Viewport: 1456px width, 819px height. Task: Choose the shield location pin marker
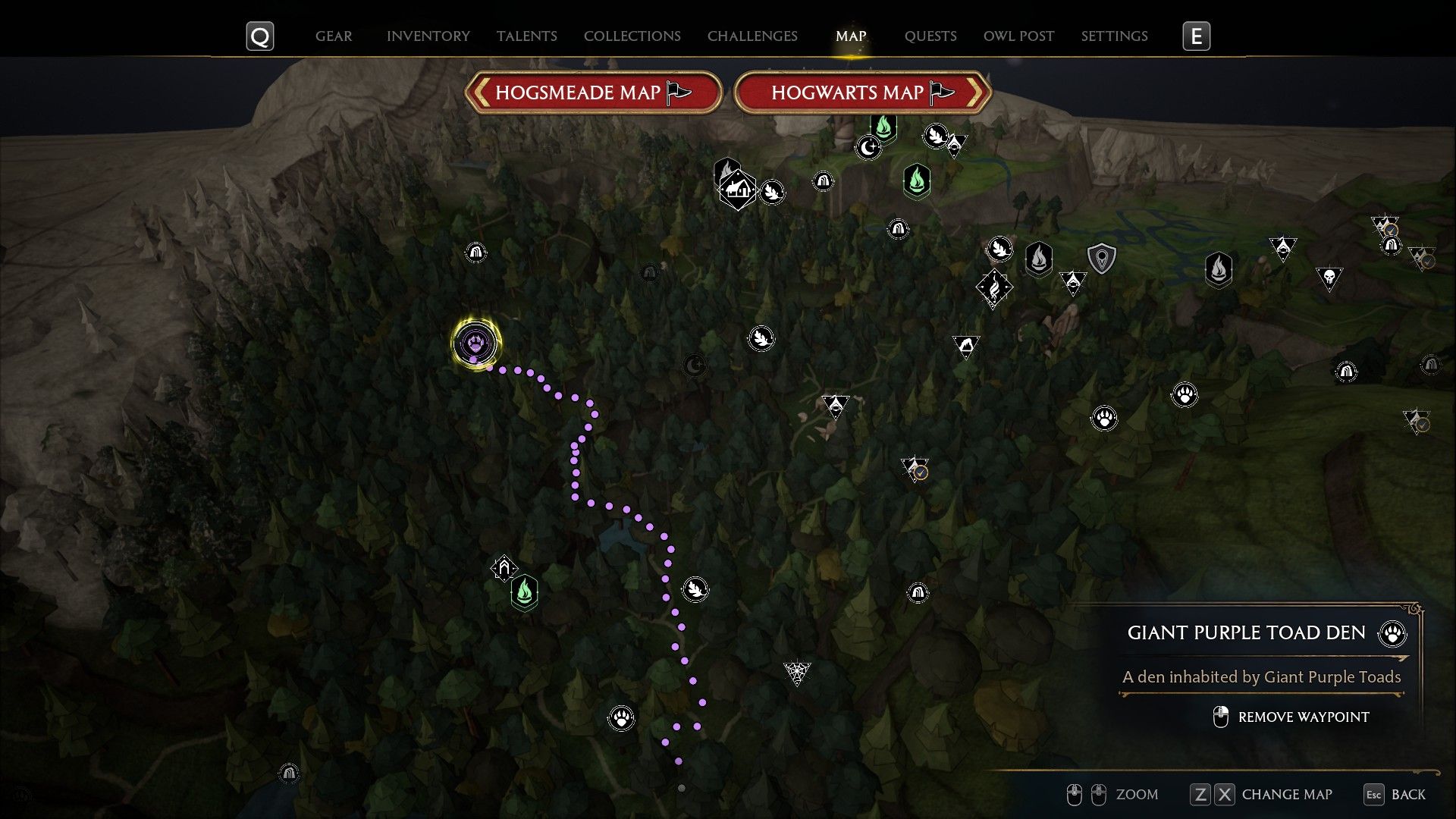[1101, 259]
